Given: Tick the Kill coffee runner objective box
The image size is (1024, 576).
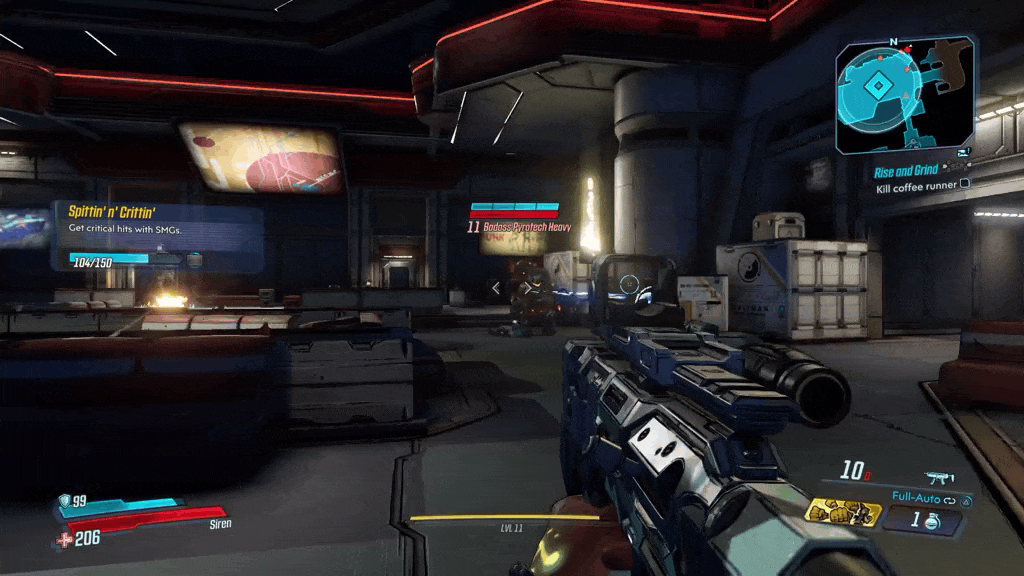Looking at the screenshot, I should pos(965,185).
